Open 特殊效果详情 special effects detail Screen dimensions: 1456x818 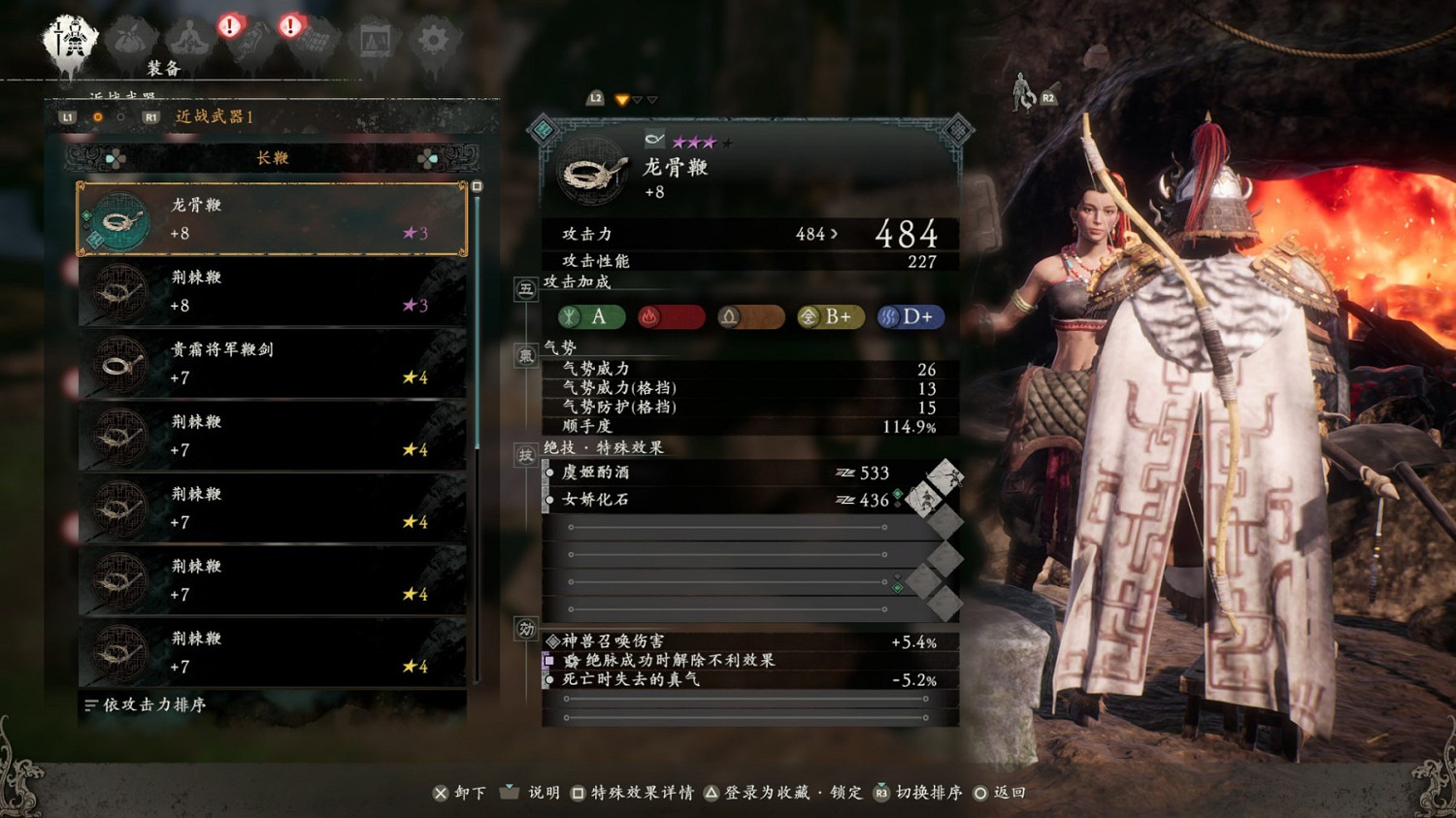(x=636, y=792)
